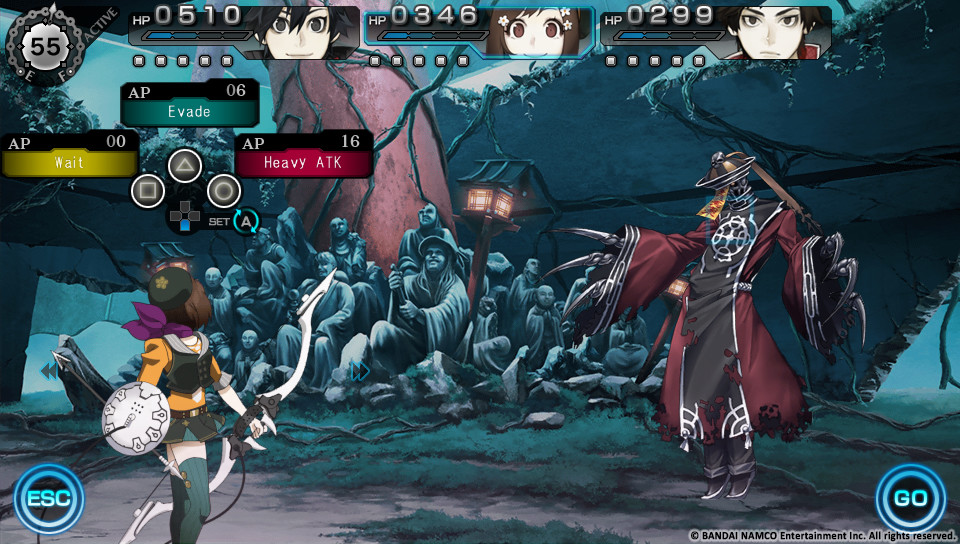The width and height of the screenshot is (960, 544).
Task: Pick the Heavy ATK action
Action: tap(304, 161)
